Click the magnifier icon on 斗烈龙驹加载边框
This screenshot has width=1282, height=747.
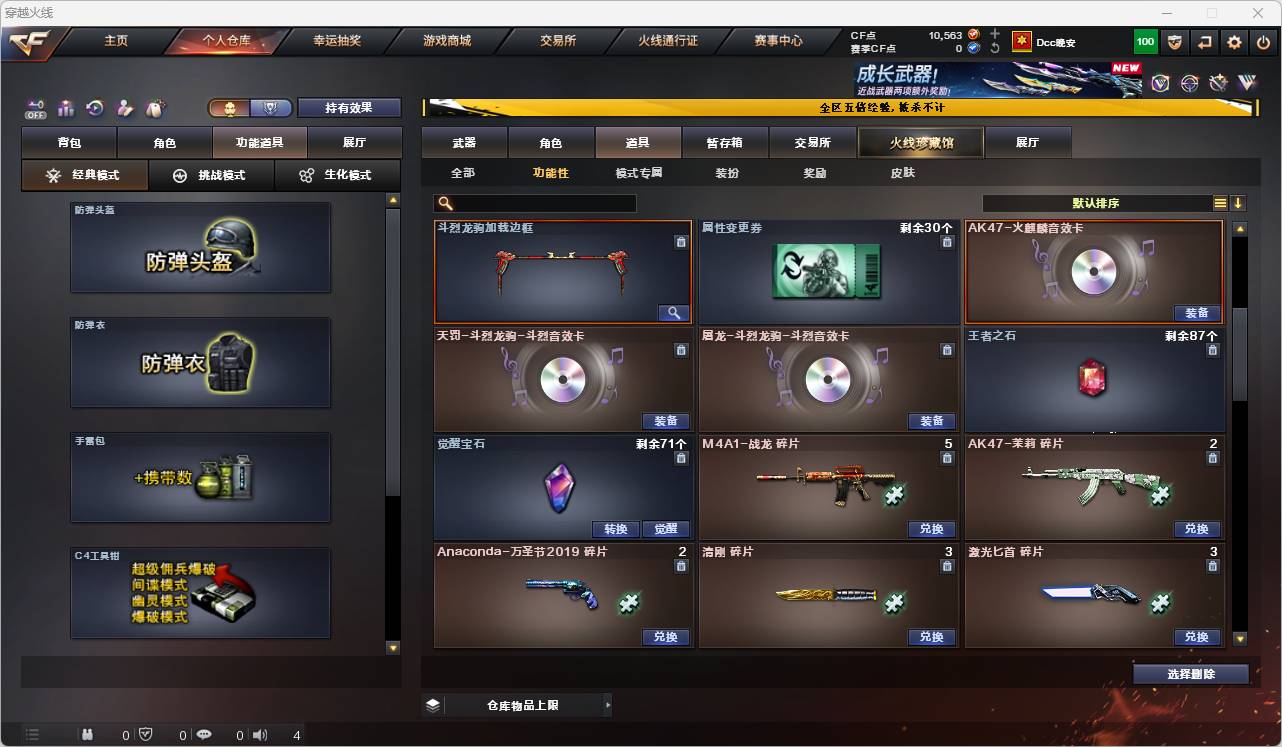coord(674,313)
